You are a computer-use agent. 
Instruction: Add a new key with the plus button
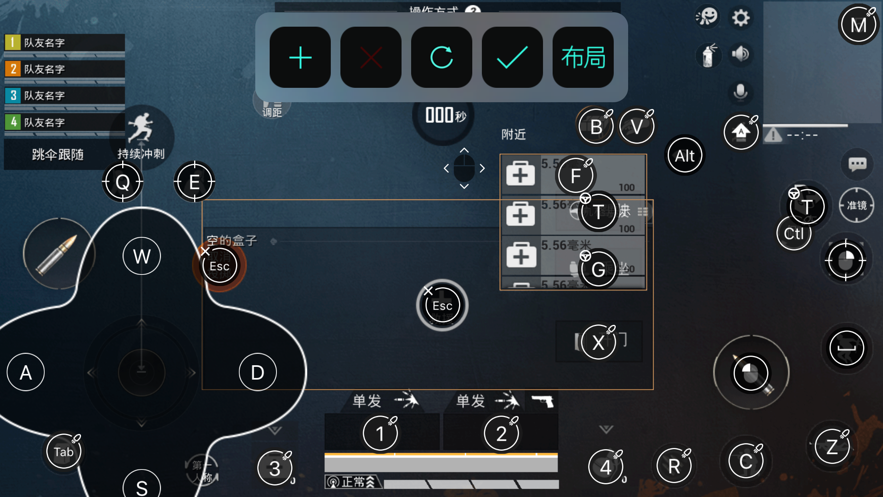(x=300, y=58)
